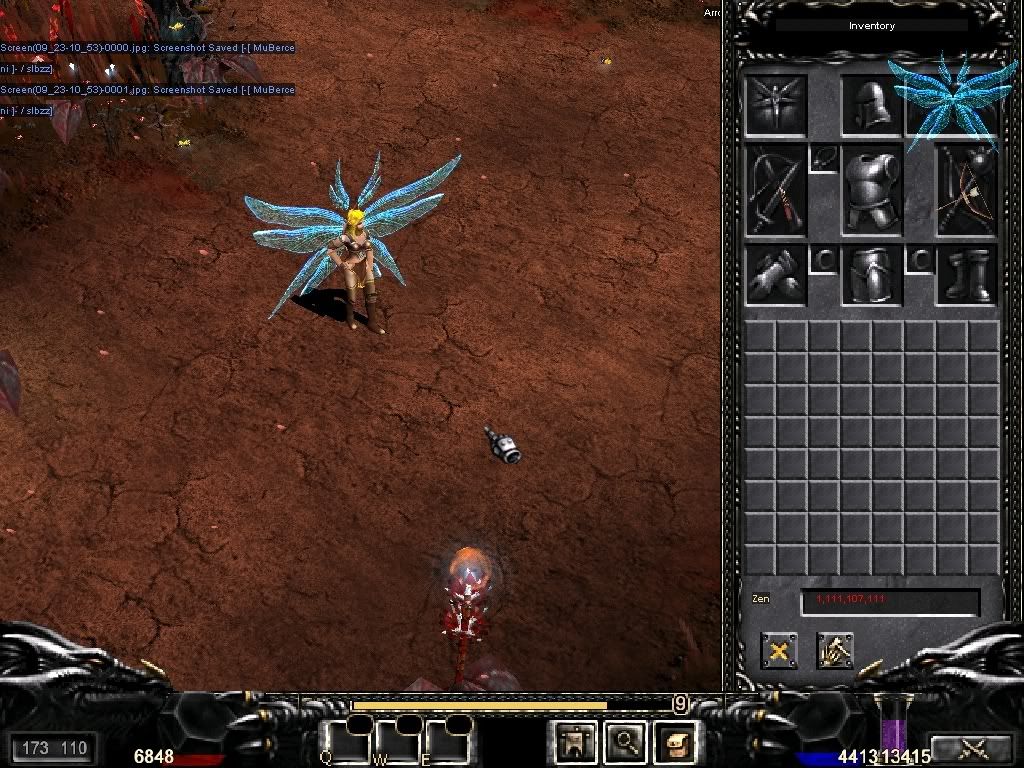Choose the pants equipment slot
Image resolution: width=1024 pixels, height=768 pixels.
tap(872, 275)
